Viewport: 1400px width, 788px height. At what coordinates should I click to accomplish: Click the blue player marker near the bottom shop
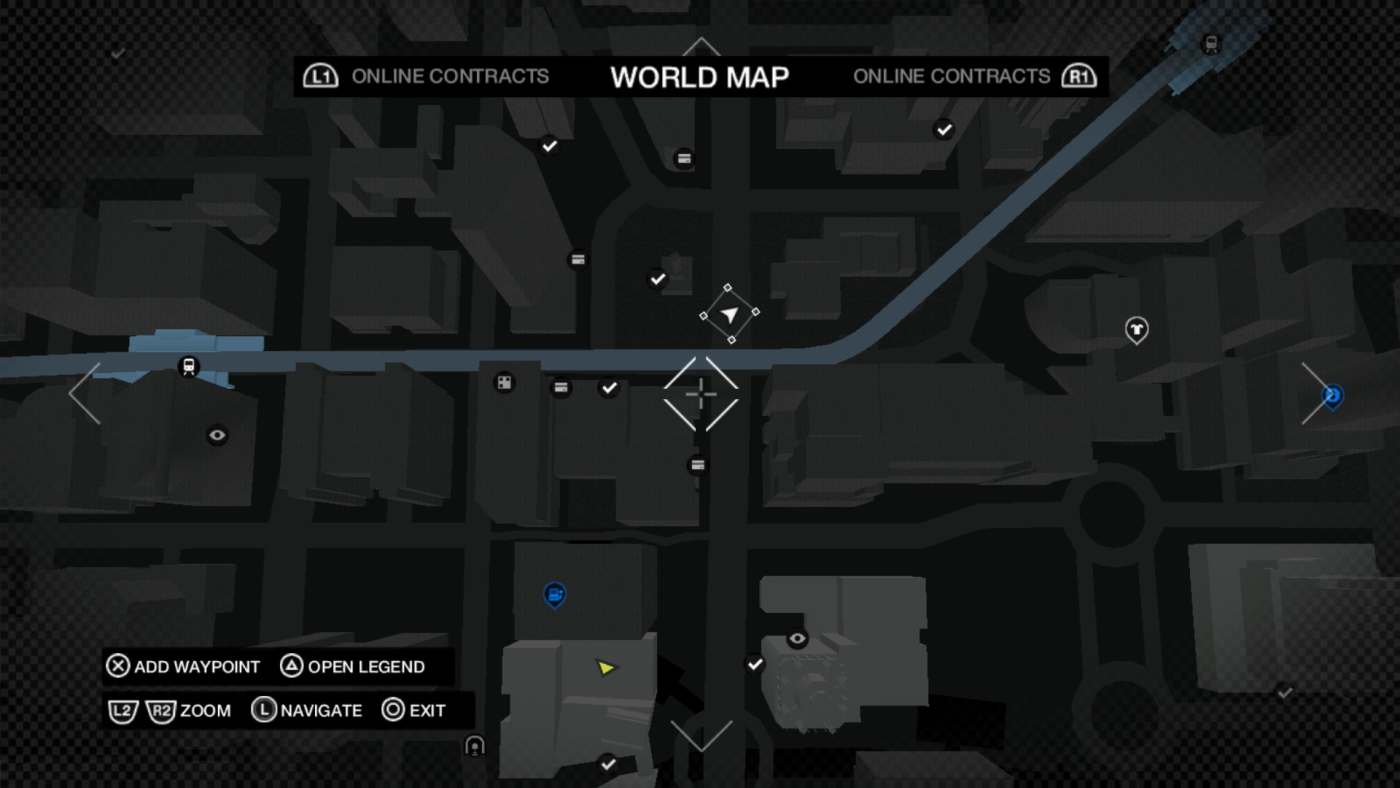(x=553, y=594)
